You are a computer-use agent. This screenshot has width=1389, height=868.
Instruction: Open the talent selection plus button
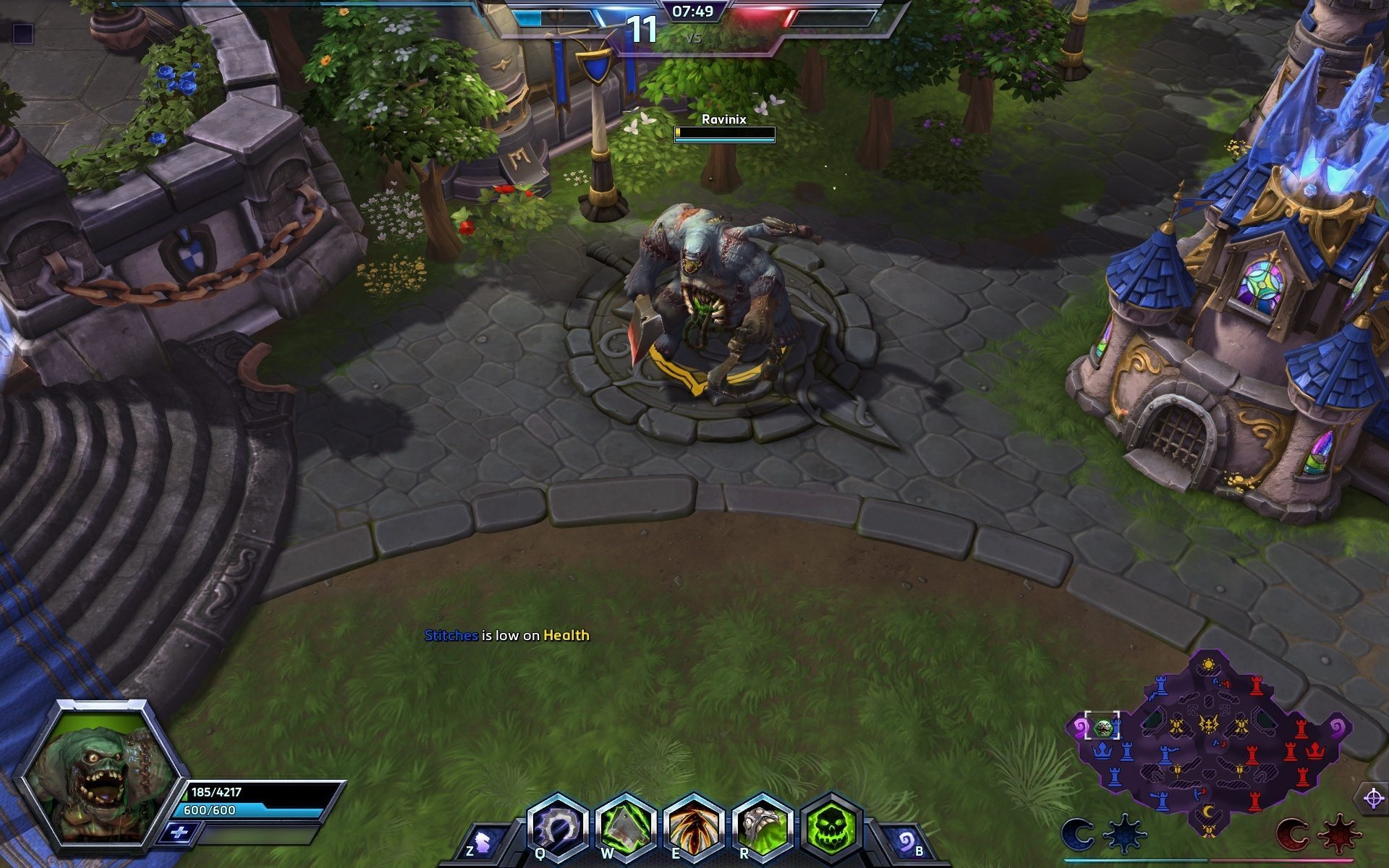click(x=178, y=833)
